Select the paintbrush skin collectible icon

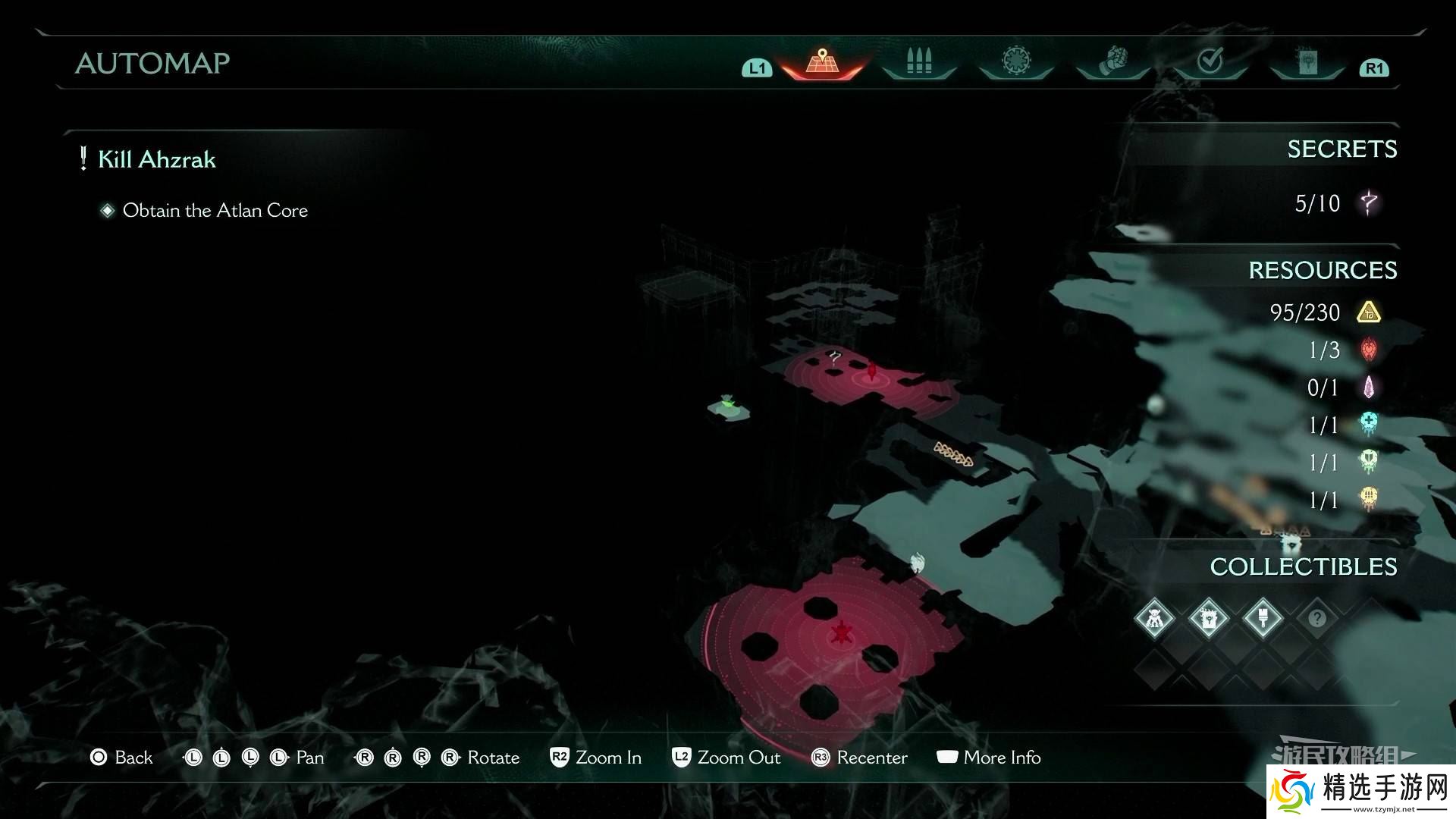pyautogui.click(x=1263, y=619)
